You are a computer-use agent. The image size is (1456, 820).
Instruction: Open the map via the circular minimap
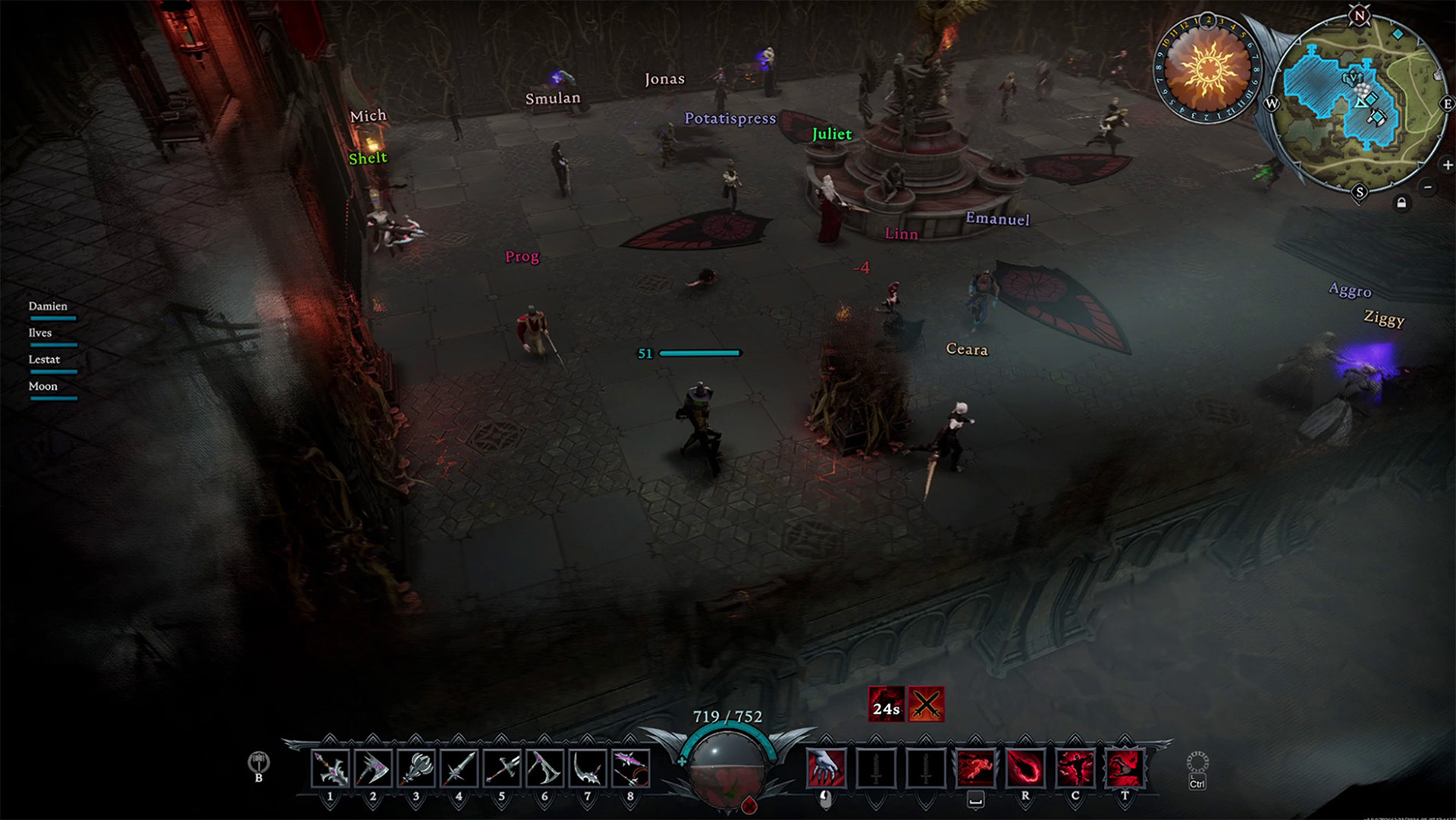[1359, 102]
